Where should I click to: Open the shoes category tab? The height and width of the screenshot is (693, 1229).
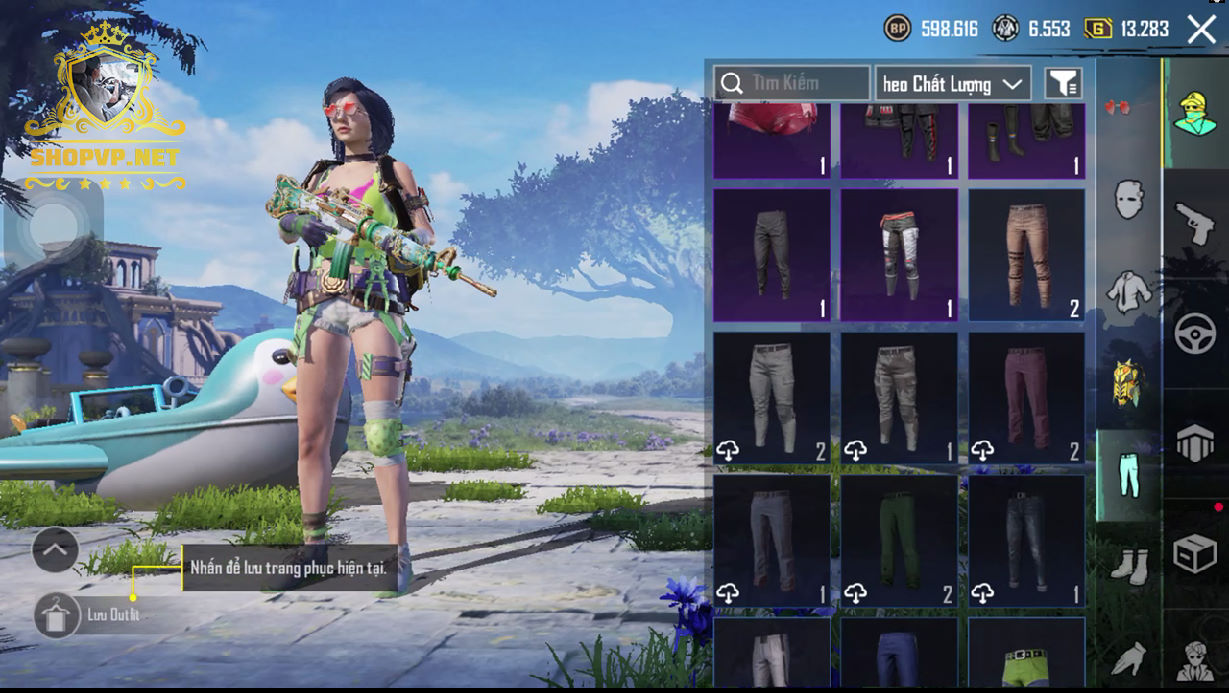(x=1129, y=564)
